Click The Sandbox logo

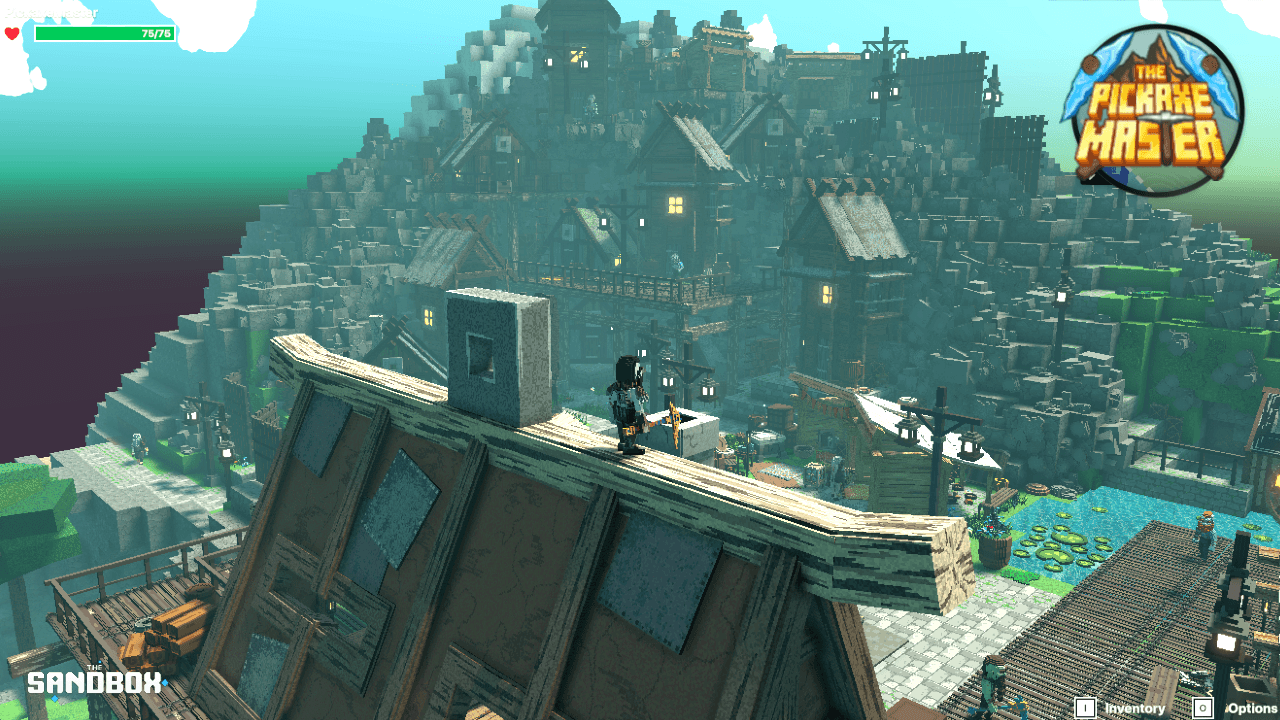tap(94, 682)
